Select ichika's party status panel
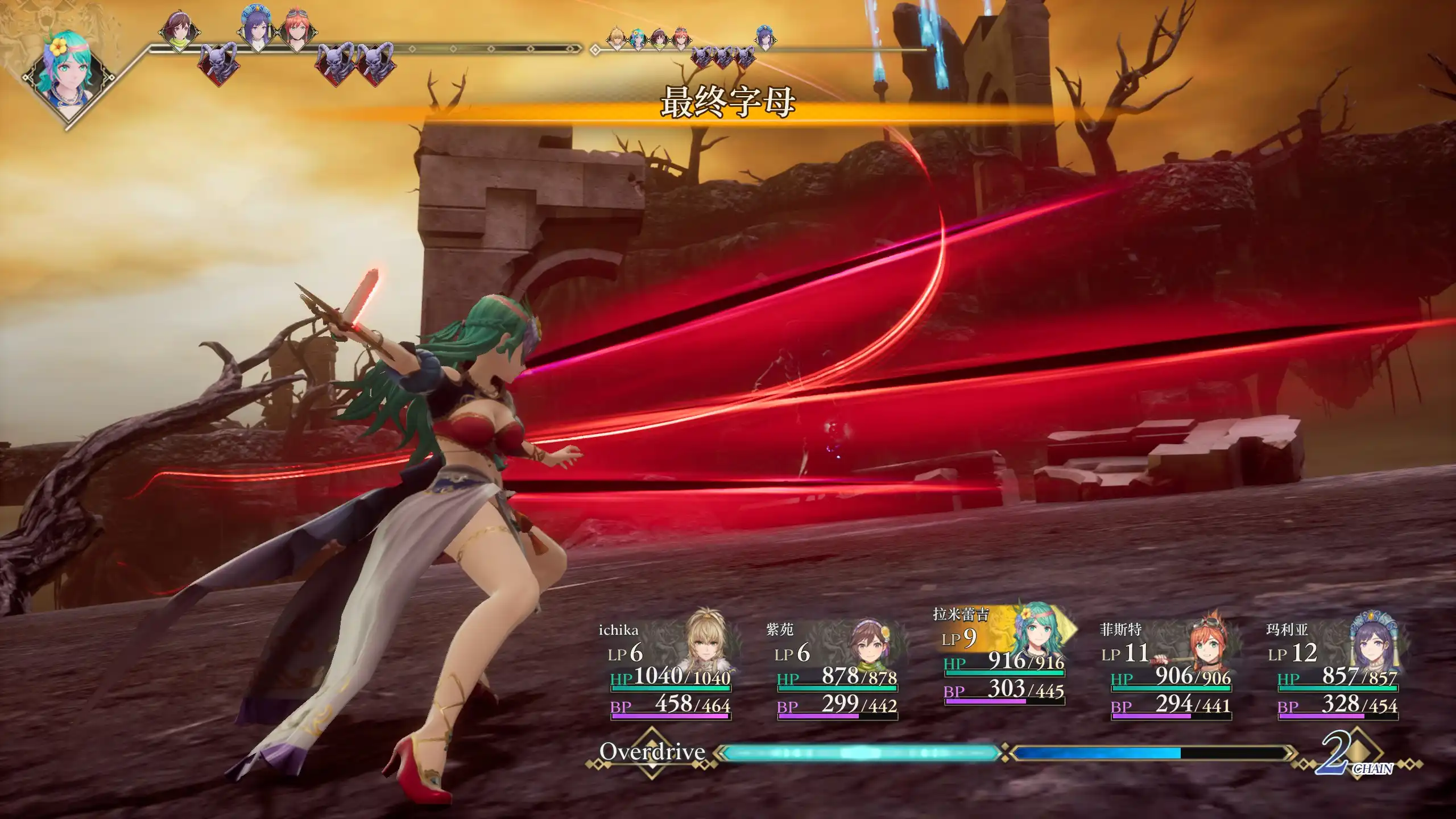 pos(670,671)
